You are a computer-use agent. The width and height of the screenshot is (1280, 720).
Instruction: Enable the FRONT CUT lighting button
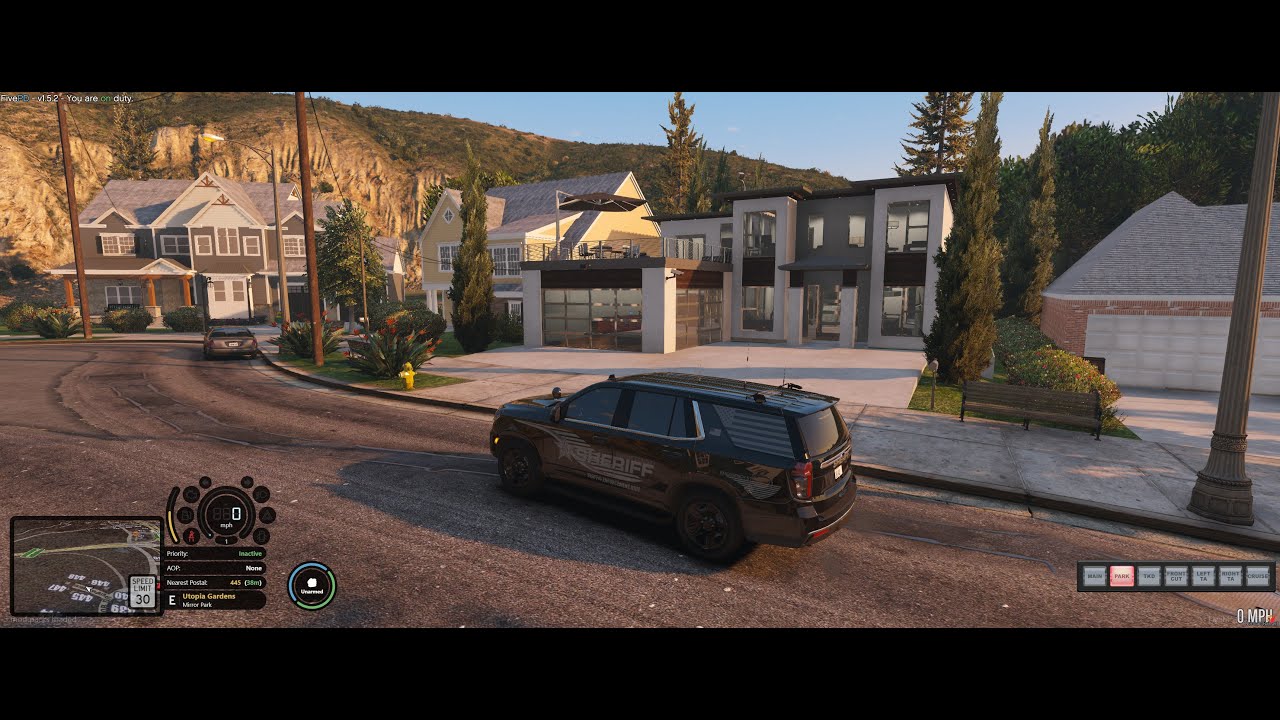pyautogui.click(x=1176, y=576)
